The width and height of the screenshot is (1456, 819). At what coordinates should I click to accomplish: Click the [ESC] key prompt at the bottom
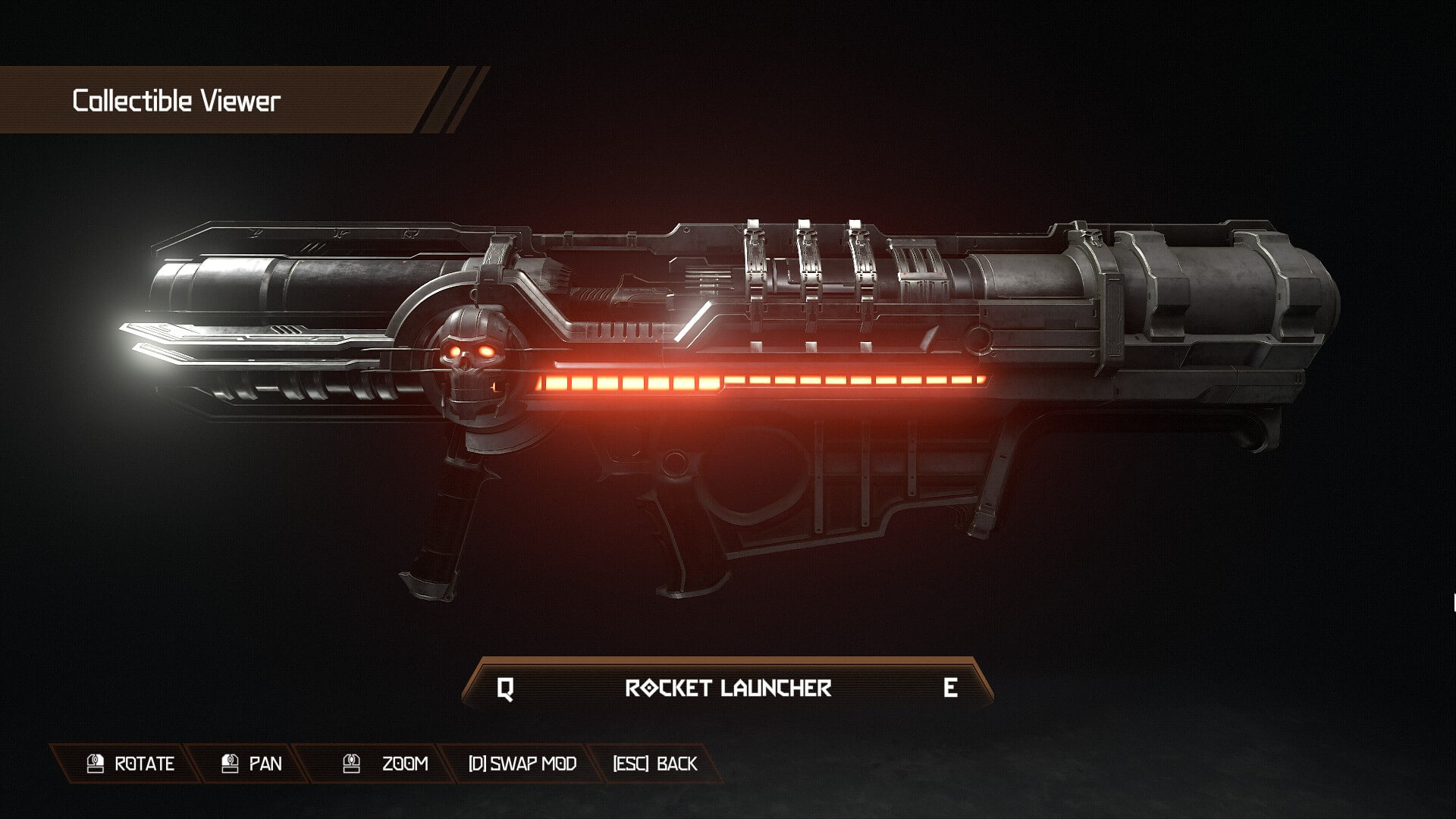pos(634,764)
